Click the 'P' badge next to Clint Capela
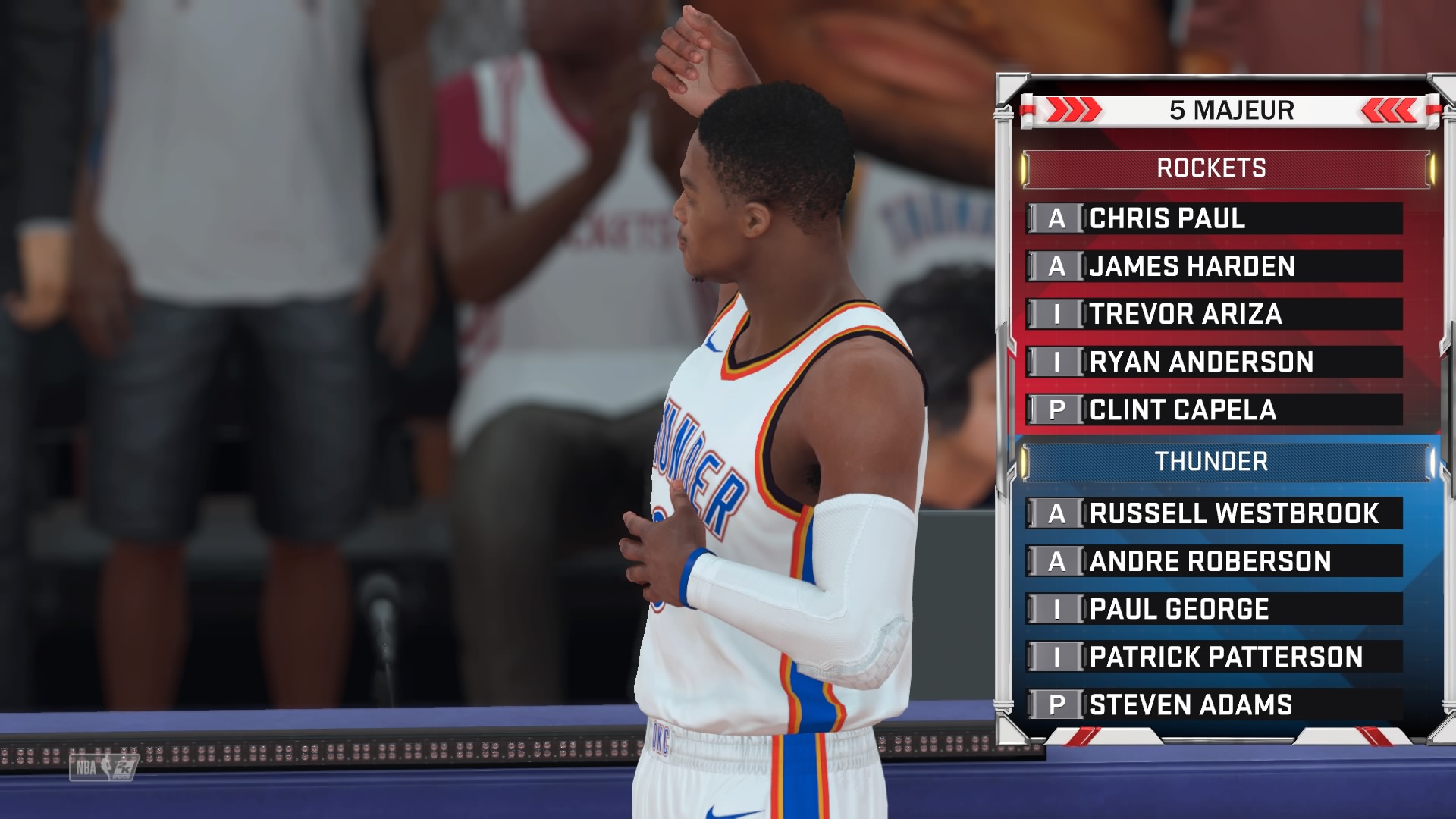This screenshot has height=819, width=1456. pyautogui.click(x=1057, y=410)
